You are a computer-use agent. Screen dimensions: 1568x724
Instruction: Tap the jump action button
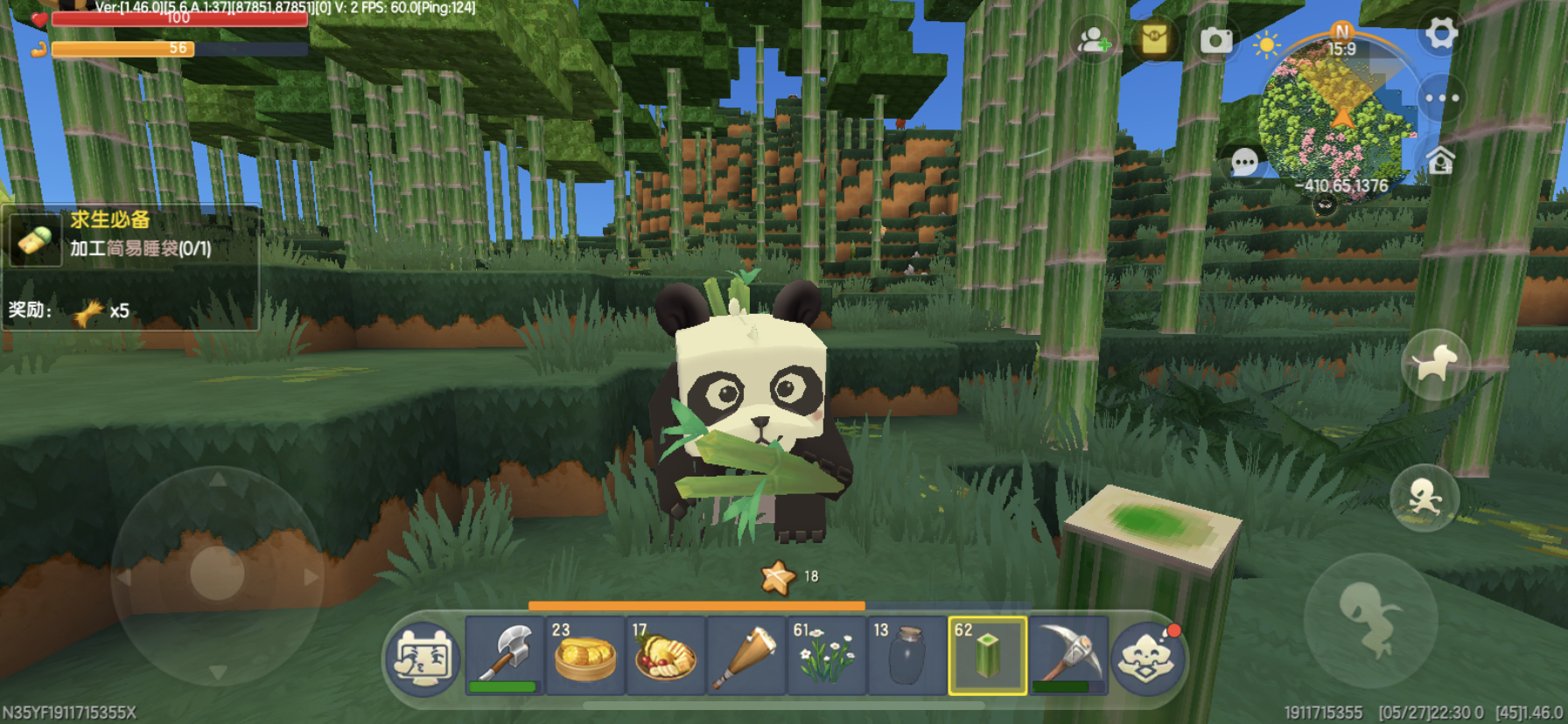click(1369, 619)
